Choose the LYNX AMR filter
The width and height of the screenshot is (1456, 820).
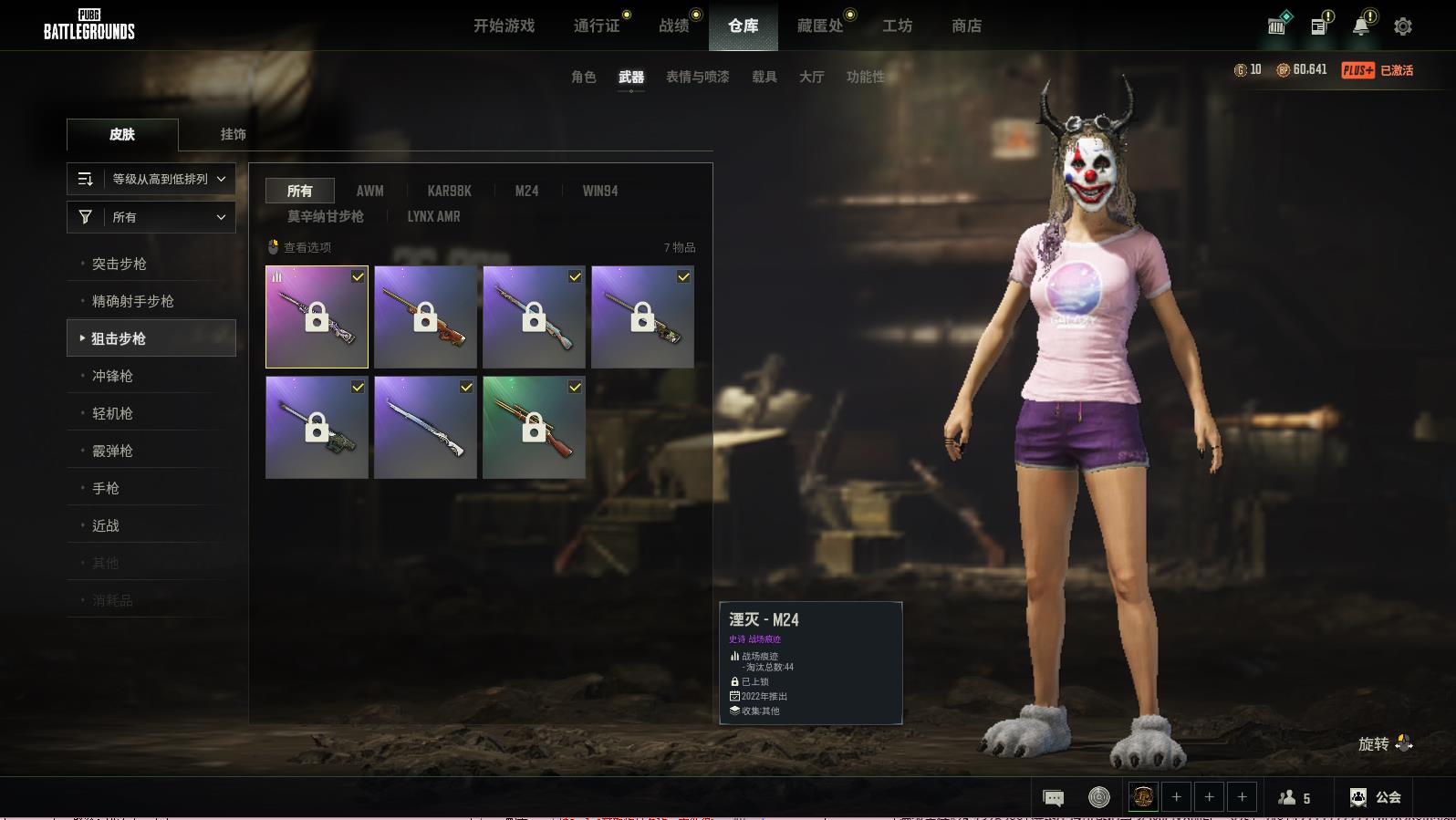[433, 216]
